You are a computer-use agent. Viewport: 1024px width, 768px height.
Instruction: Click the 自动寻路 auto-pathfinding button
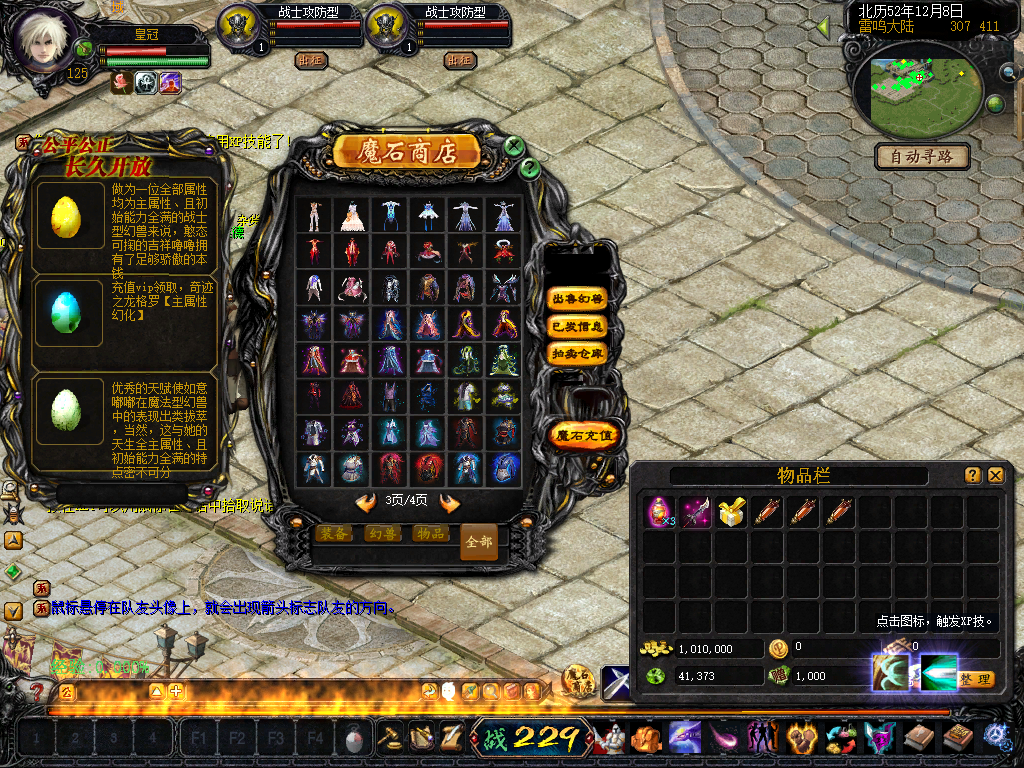click(923, 156)
